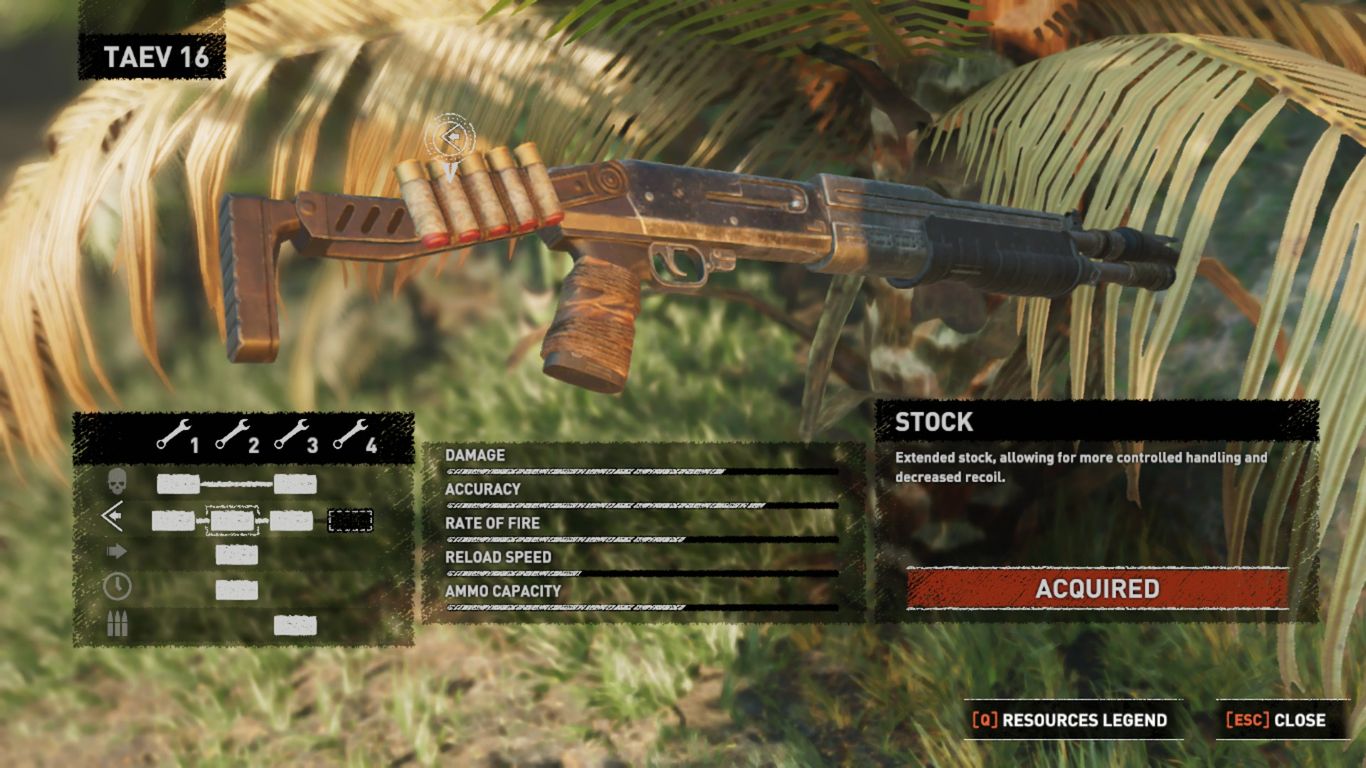Click the stock marker icon on the weapon
1366x768 pixels.
(x=450, y=137)
